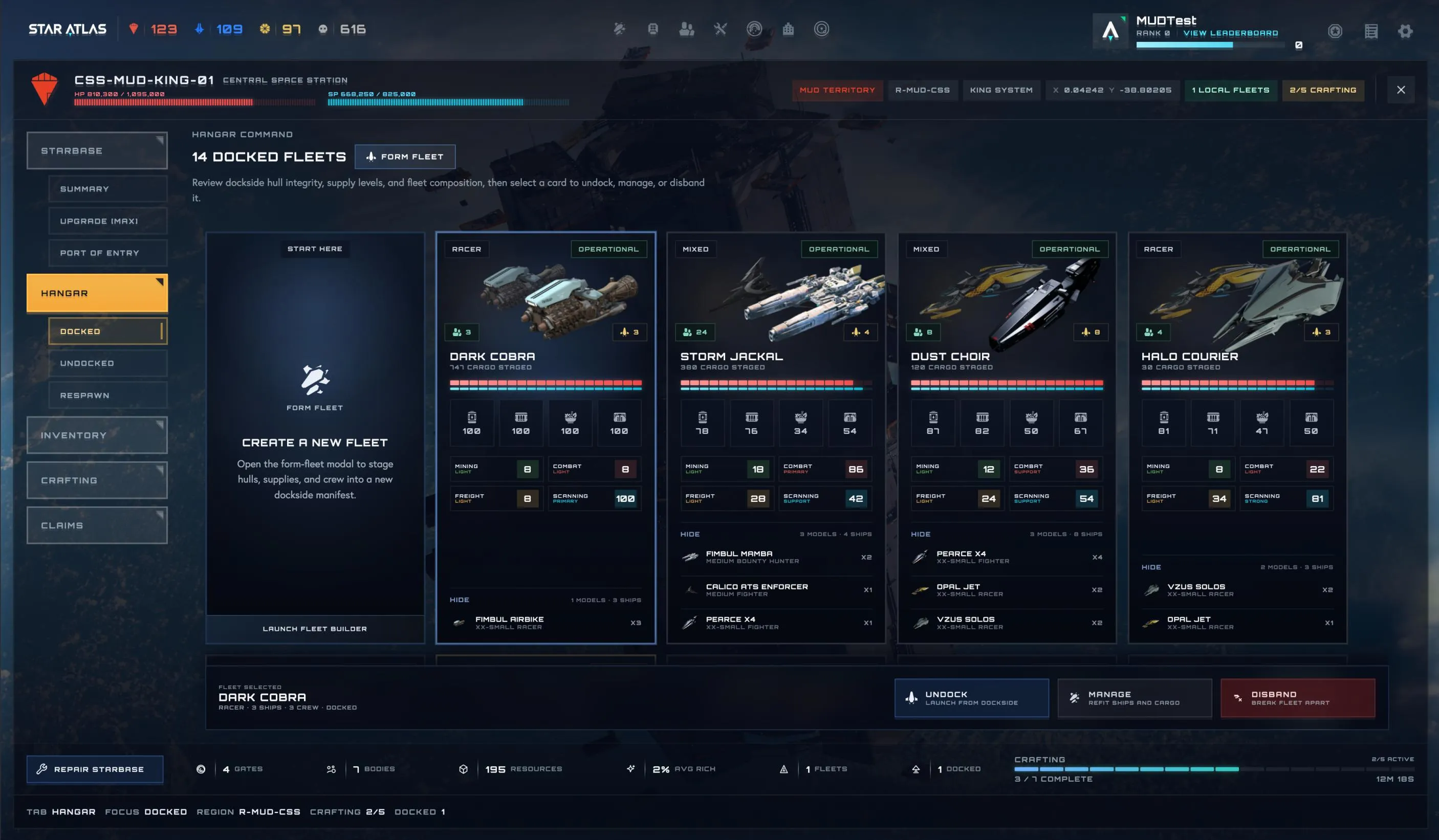Image resolution: width=1439 pixels, height=840 pixels.
Task: Click the star badge icon next to the log icon
Action: (x=1336, y=31)
